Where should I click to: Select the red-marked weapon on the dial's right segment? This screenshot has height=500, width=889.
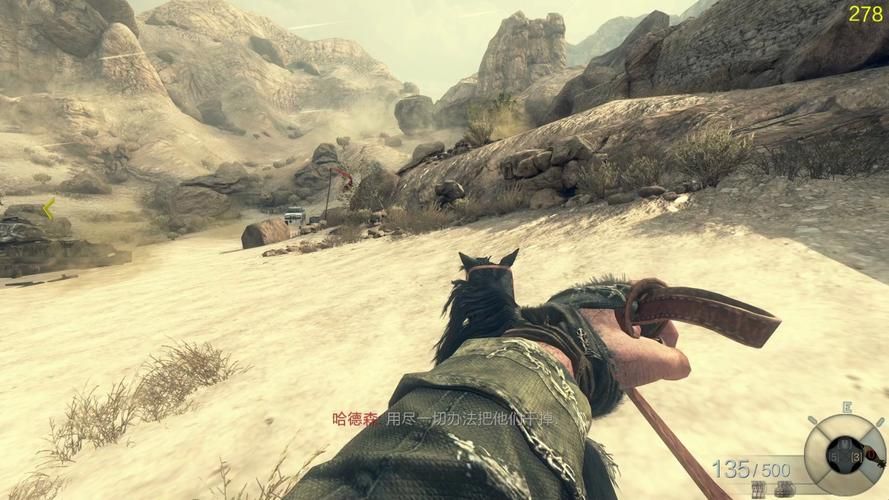pos(870,455)
